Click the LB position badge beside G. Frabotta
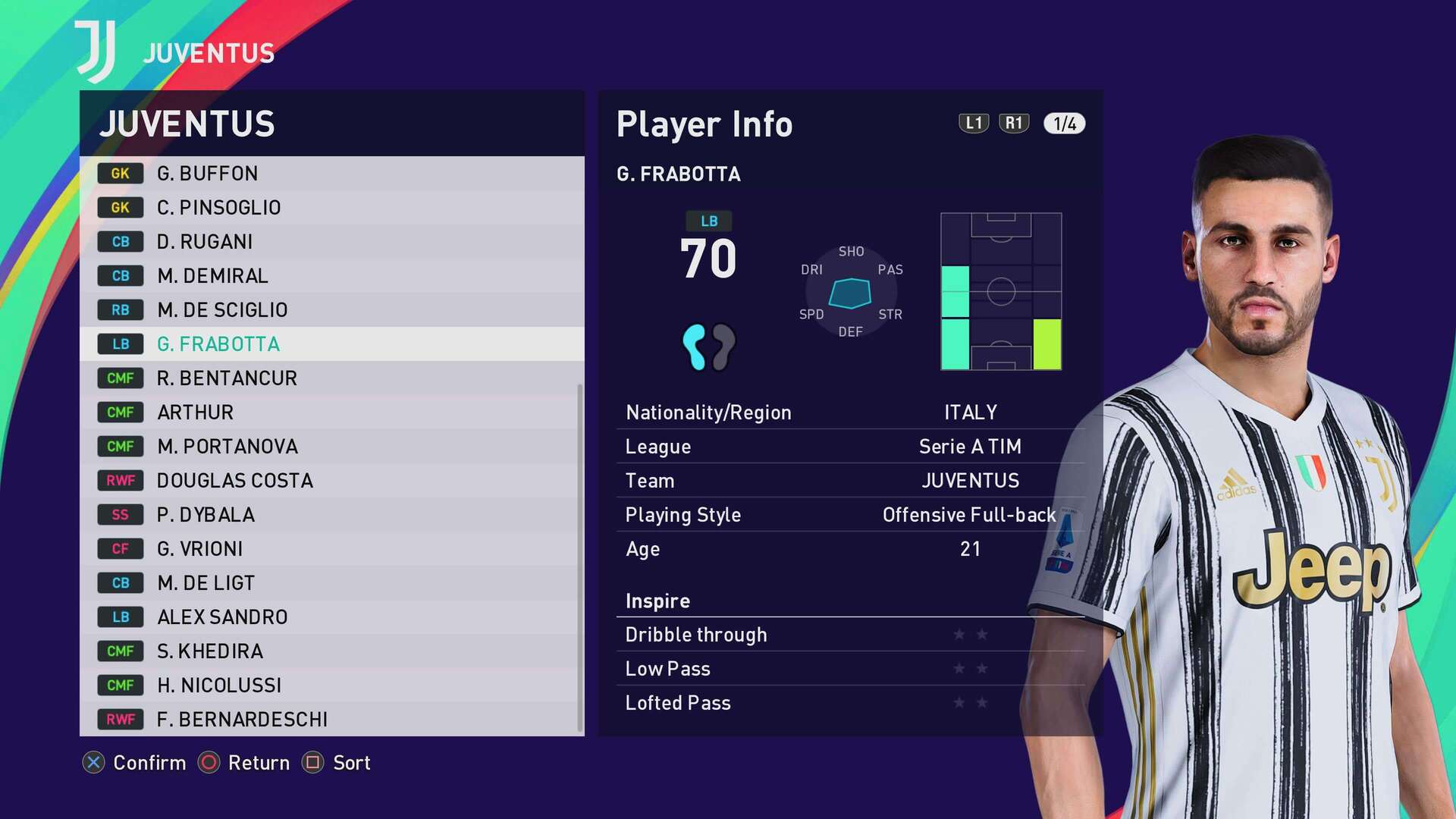 [120, 344]
